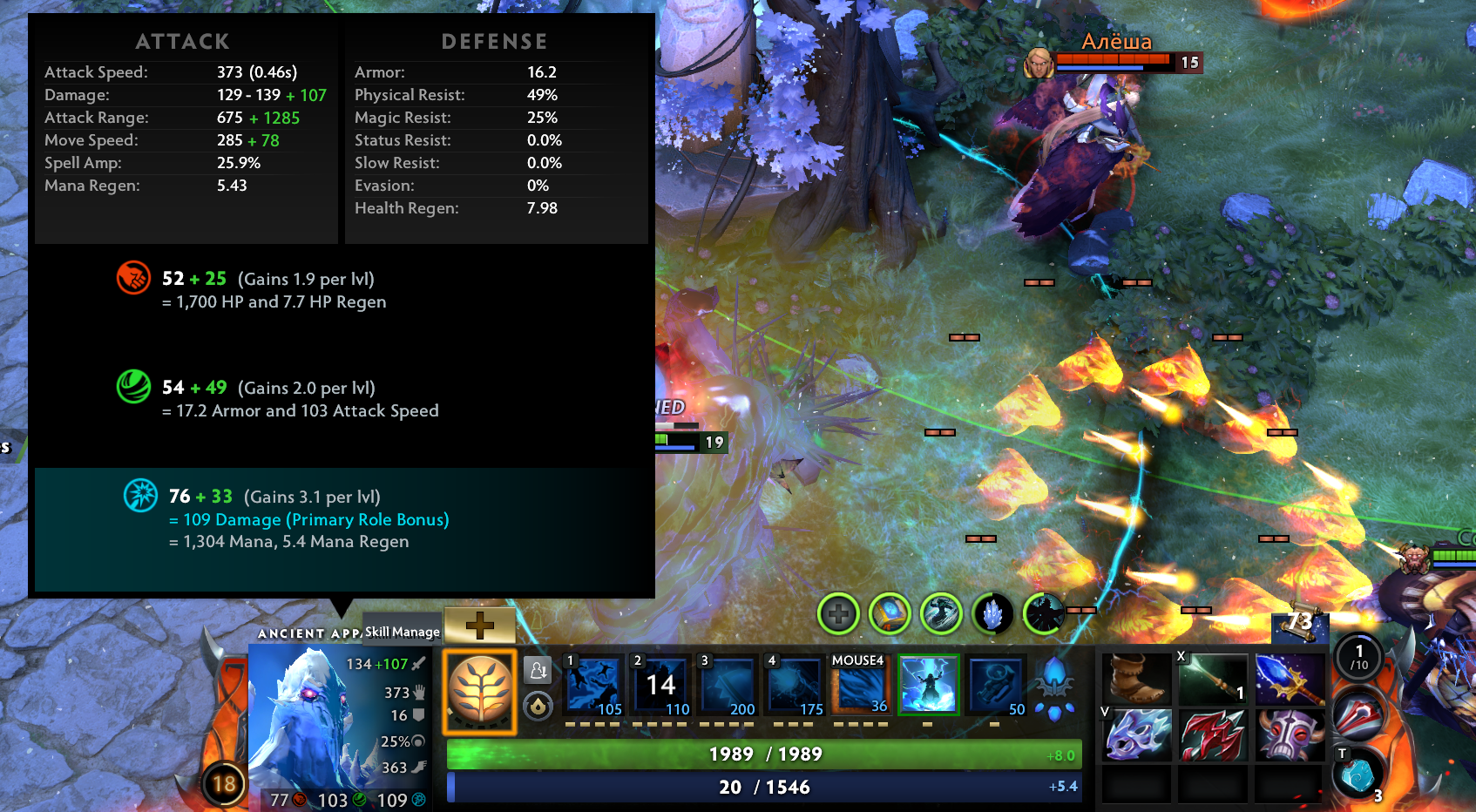Select the Boots of Speed slot
Image resolution: width=1476 pixels, height=812 pixels.
point(1136,679)
